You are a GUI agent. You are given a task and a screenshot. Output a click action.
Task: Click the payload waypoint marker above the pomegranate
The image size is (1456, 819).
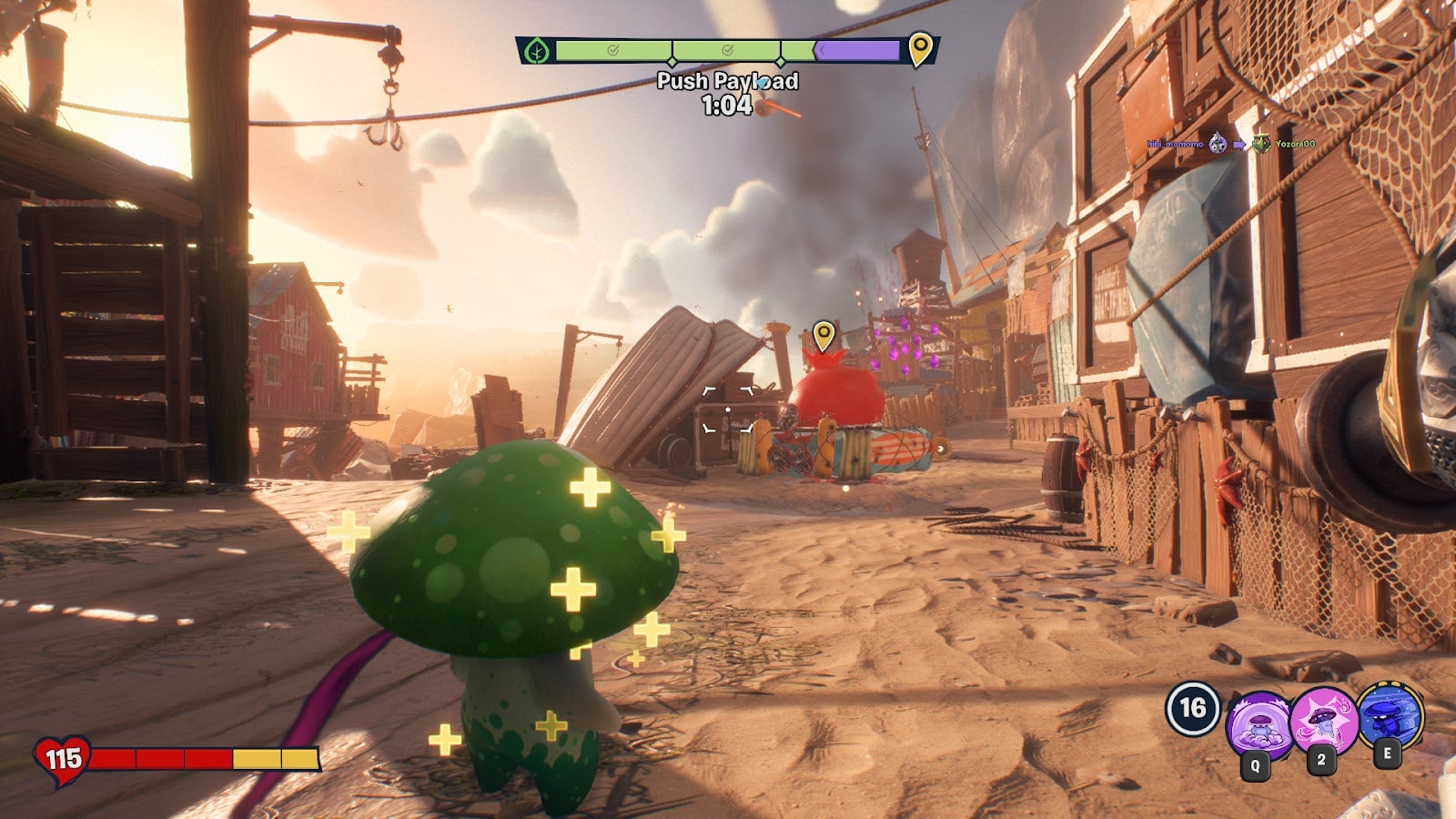tap(824, 335)
